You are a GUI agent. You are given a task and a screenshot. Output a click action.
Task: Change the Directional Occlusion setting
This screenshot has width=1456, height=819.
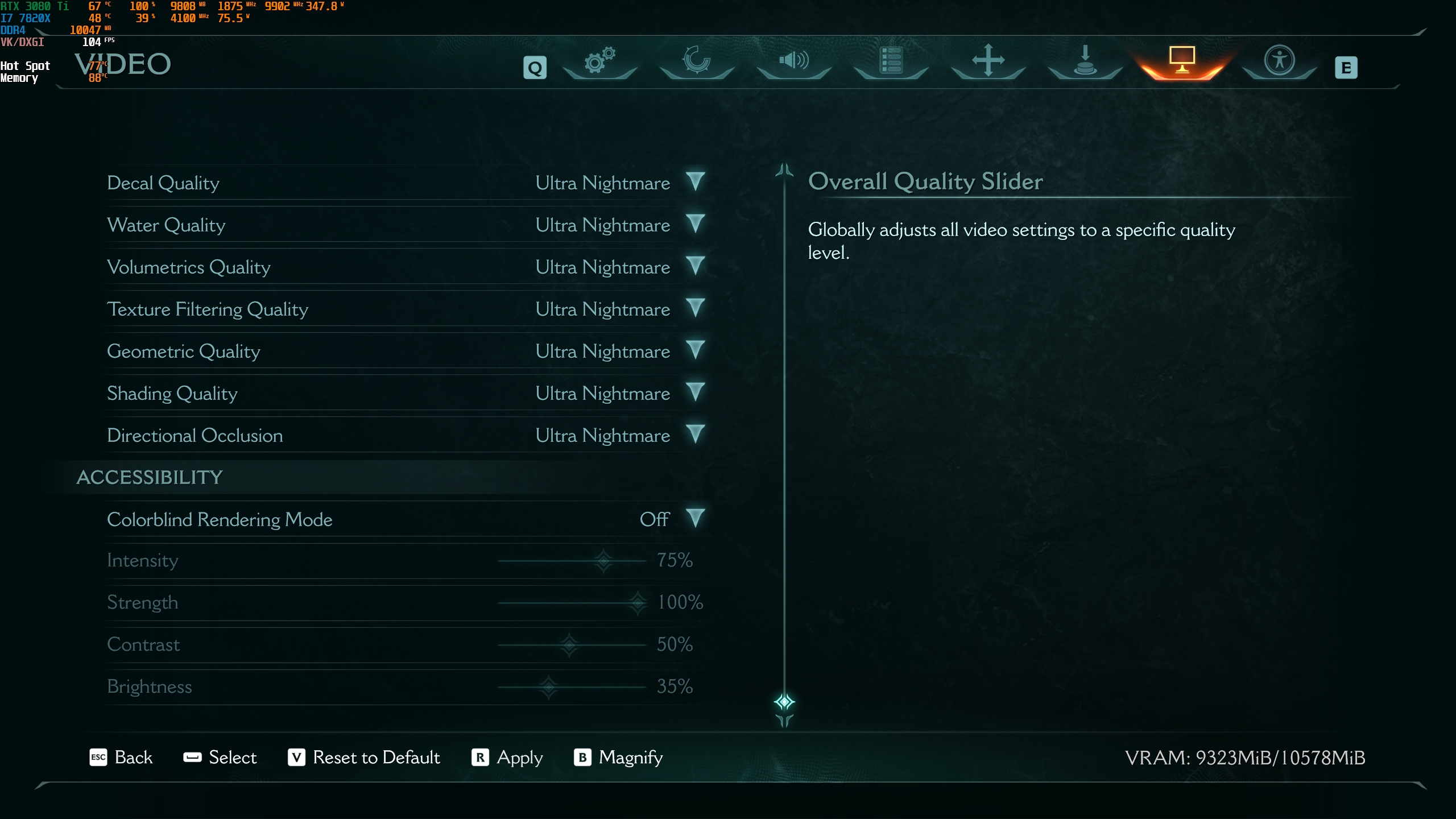point(695,435)
